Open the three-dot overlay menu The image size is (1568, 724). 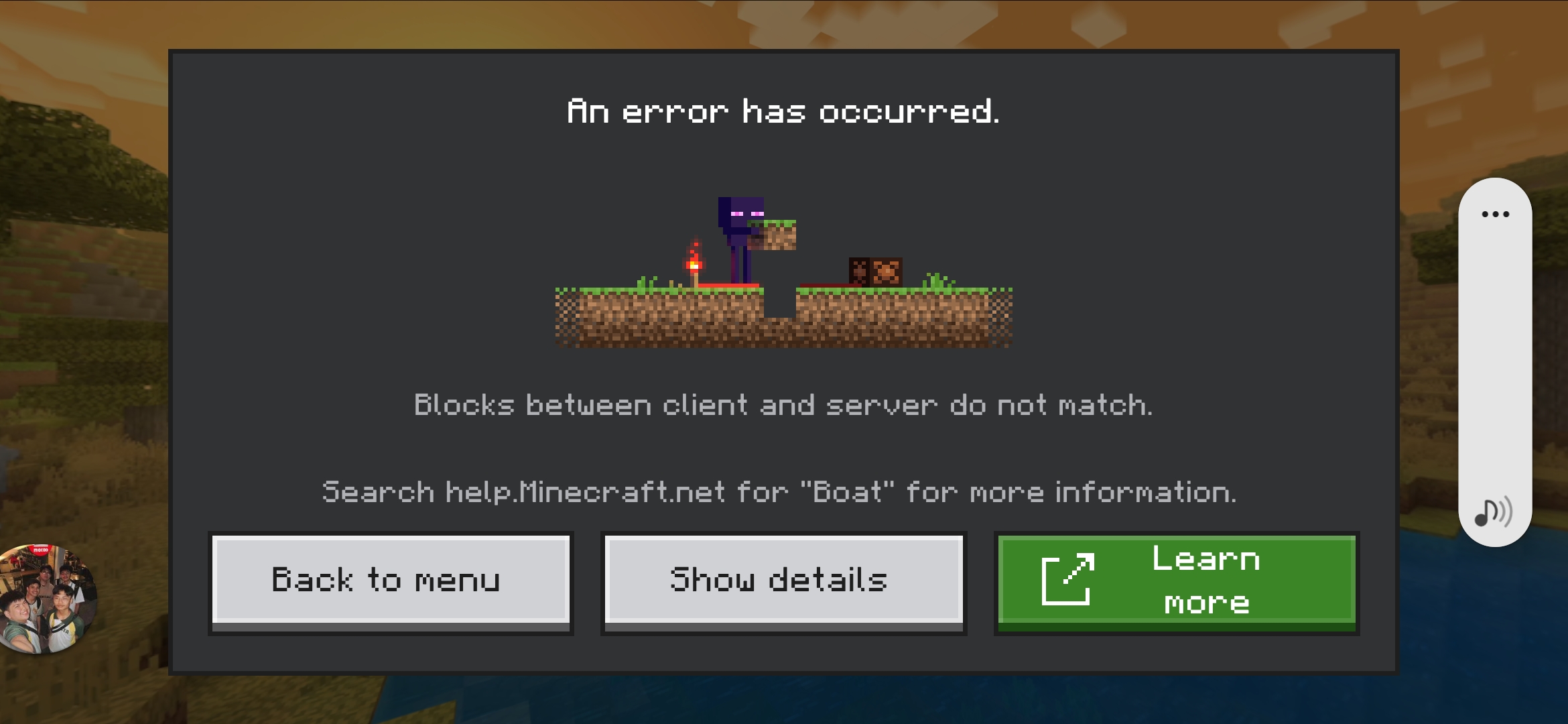[1495, 215]
